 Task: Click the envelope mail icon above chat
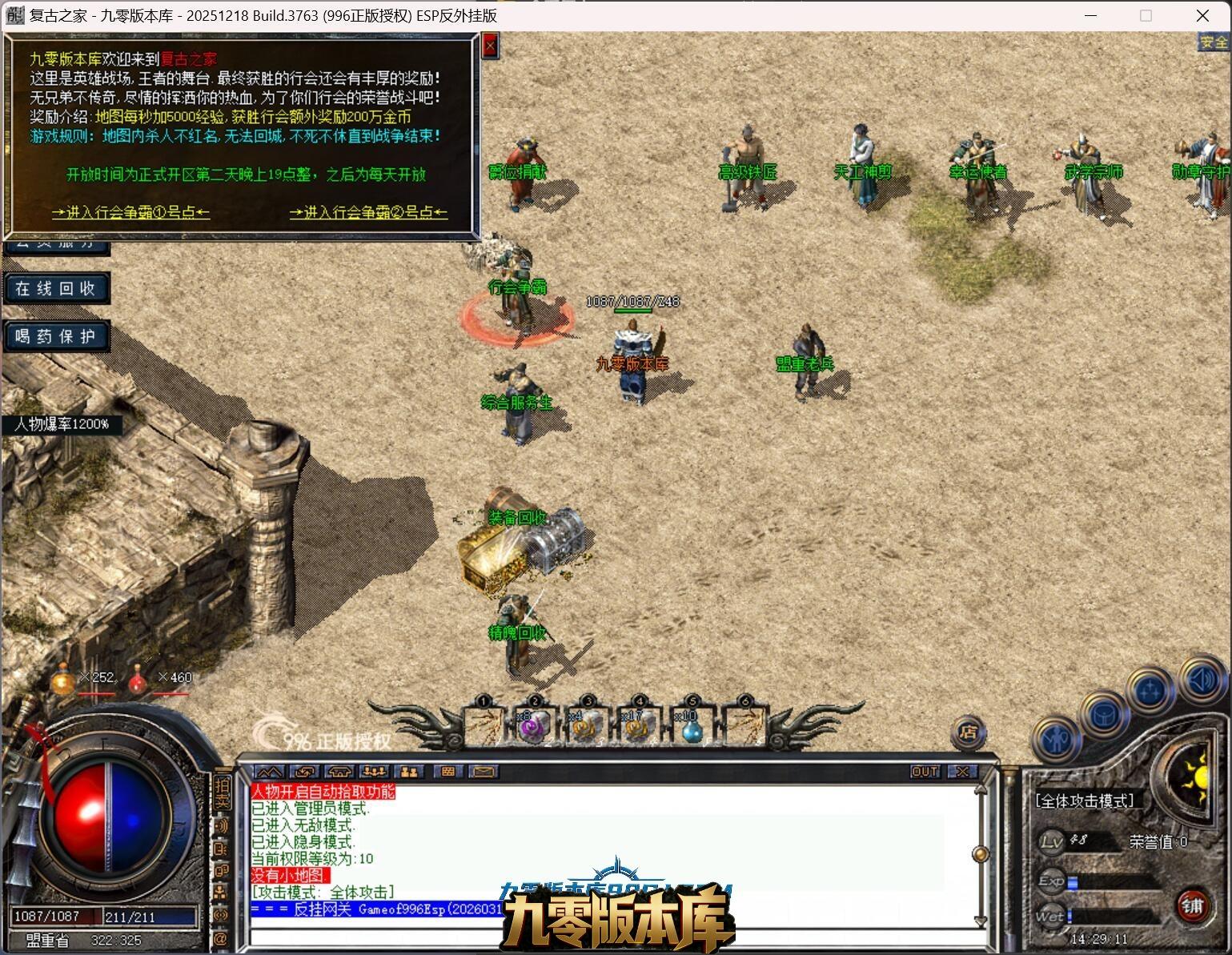point(483,772)
